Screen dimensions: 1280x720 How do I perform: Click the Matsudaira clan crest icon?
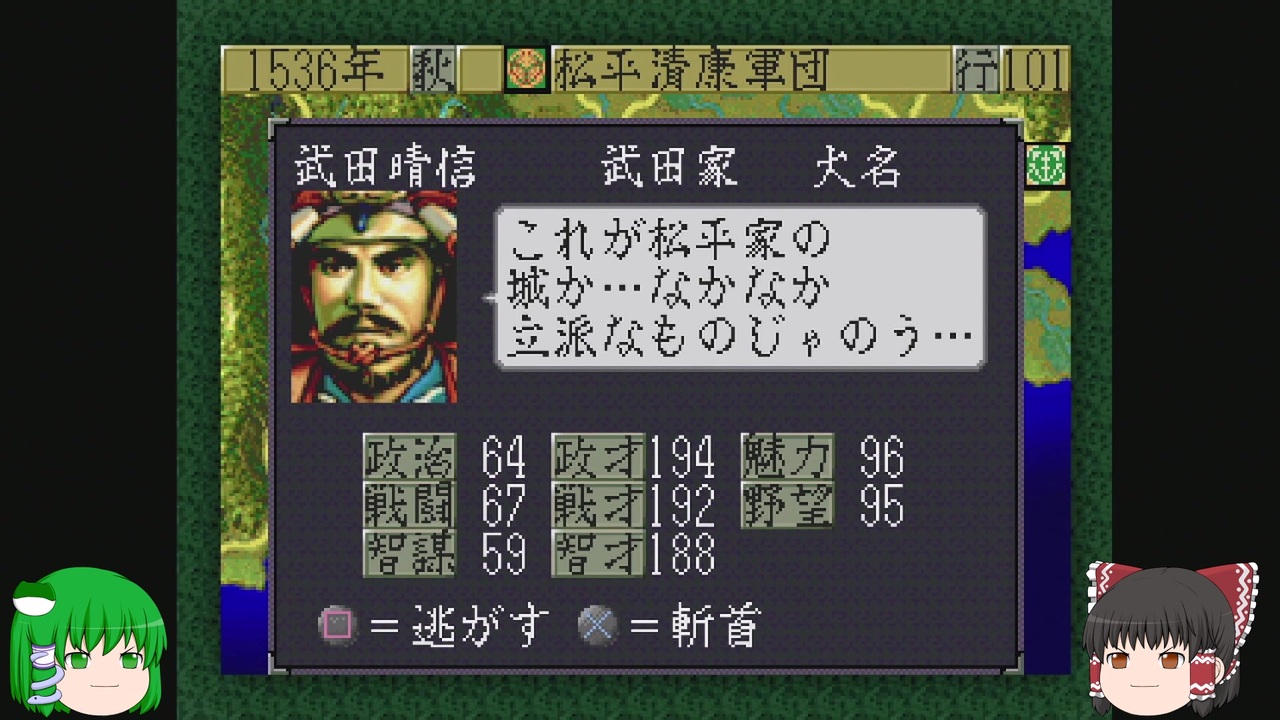[x=527, y=69]
